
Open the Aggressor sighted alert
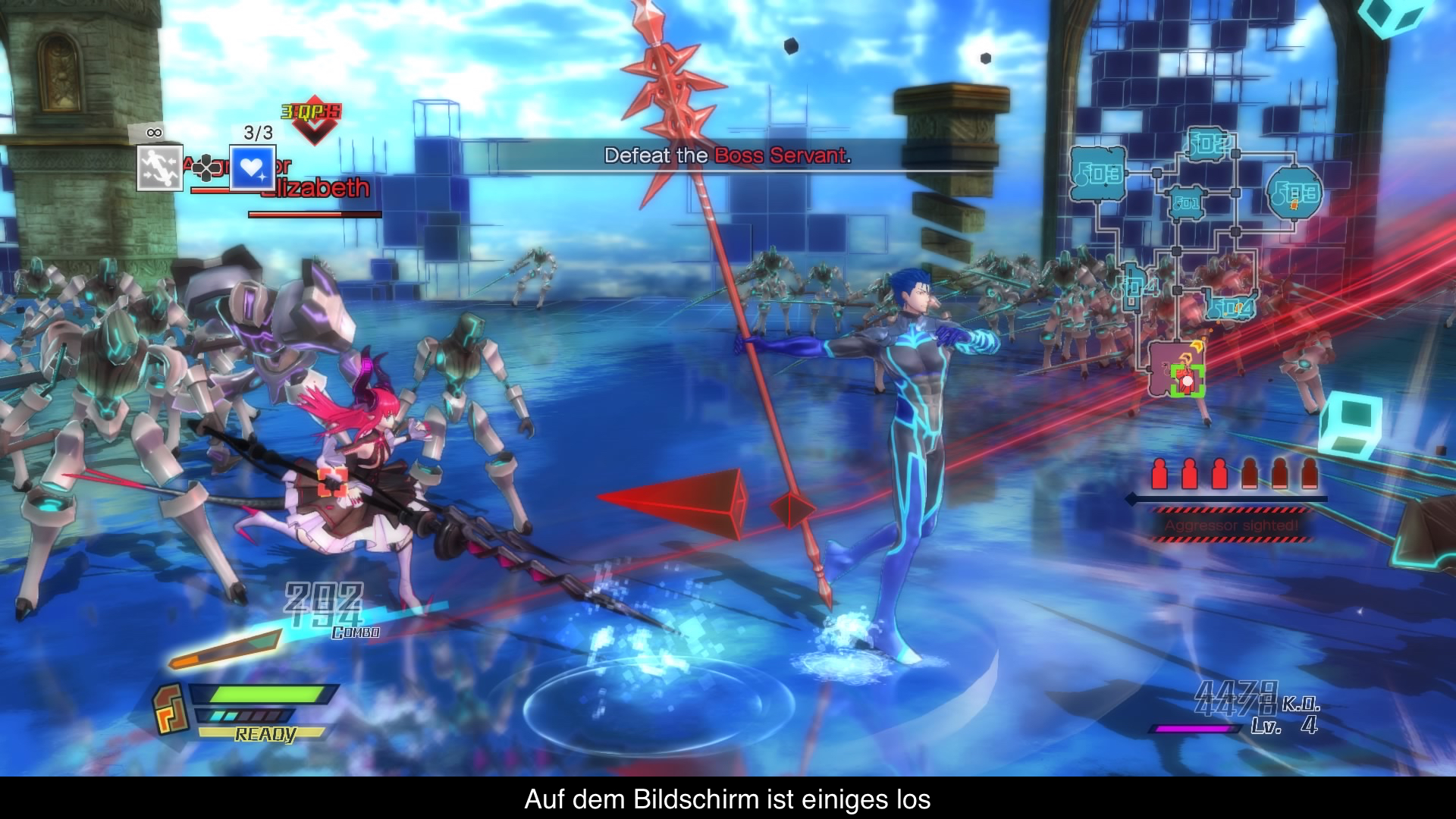[1232, 525]
